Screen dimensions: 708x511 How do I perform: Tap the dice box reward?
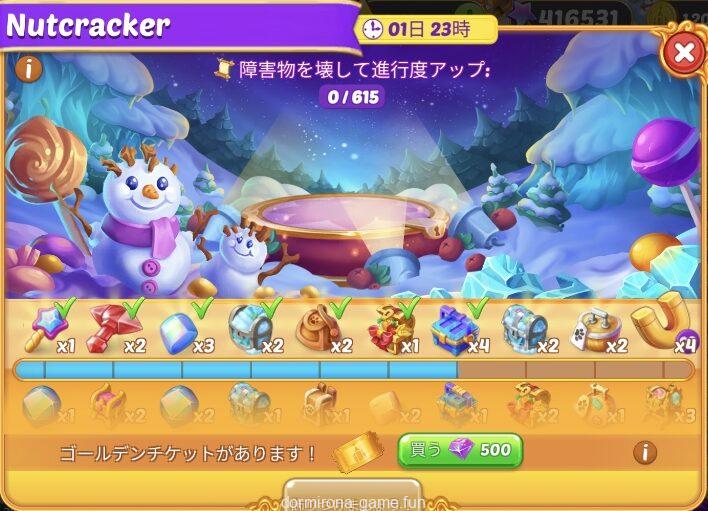tap(596, 328)
